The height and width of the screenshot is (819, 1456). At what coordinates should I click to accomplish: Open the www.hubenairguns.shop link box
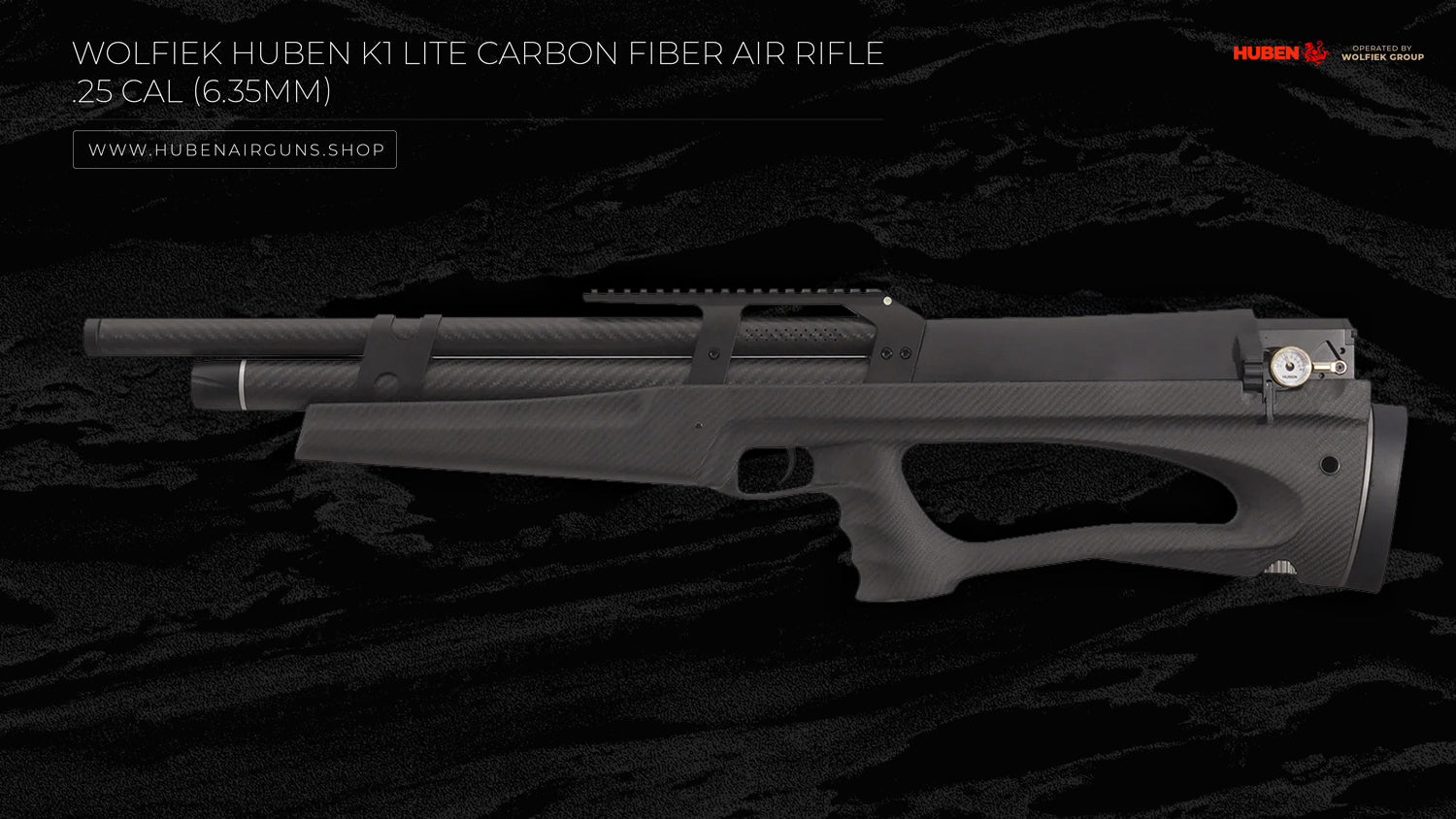pos(235,149)
